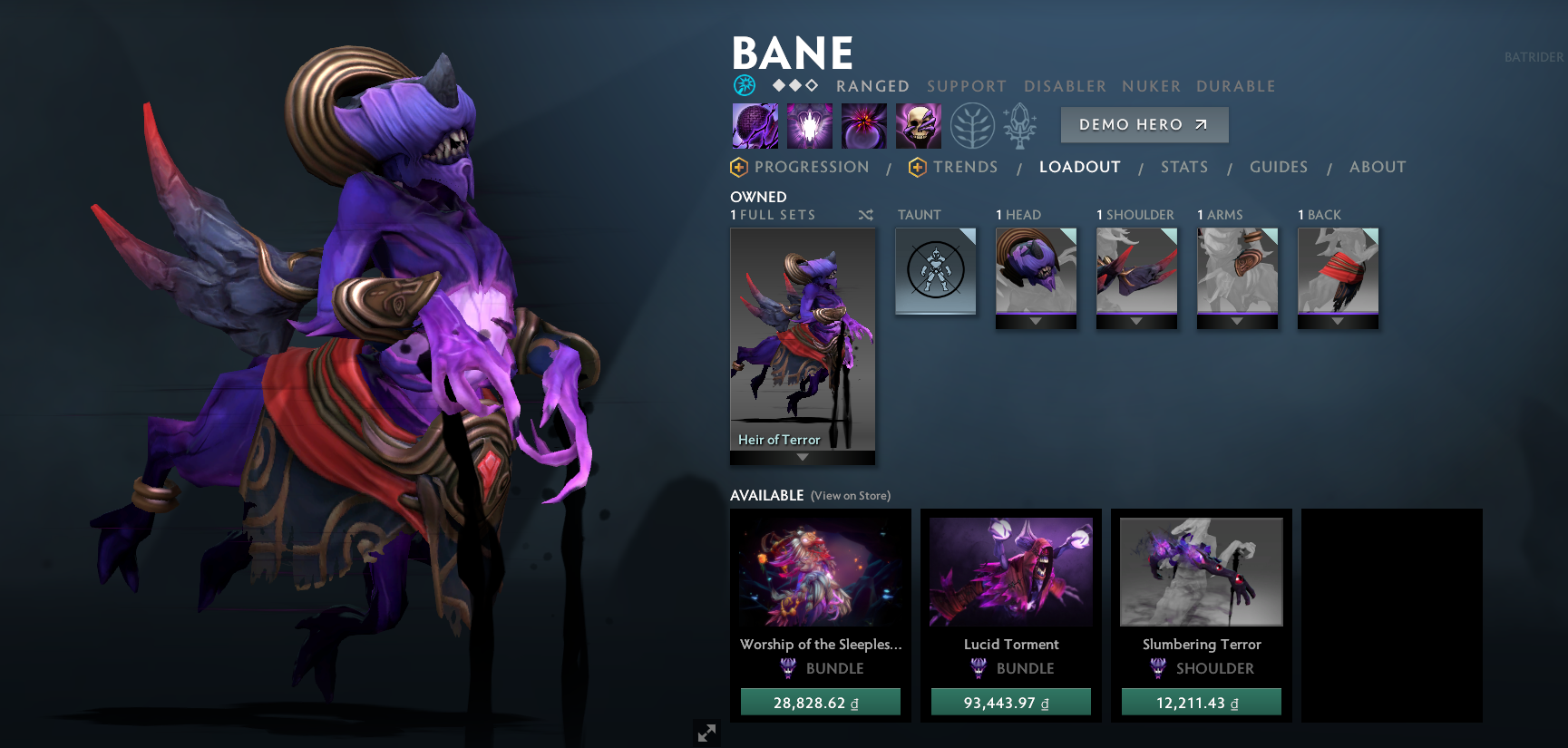
Task: Click the Bane icon under Lucid Torment bundle
Action: 979,668
